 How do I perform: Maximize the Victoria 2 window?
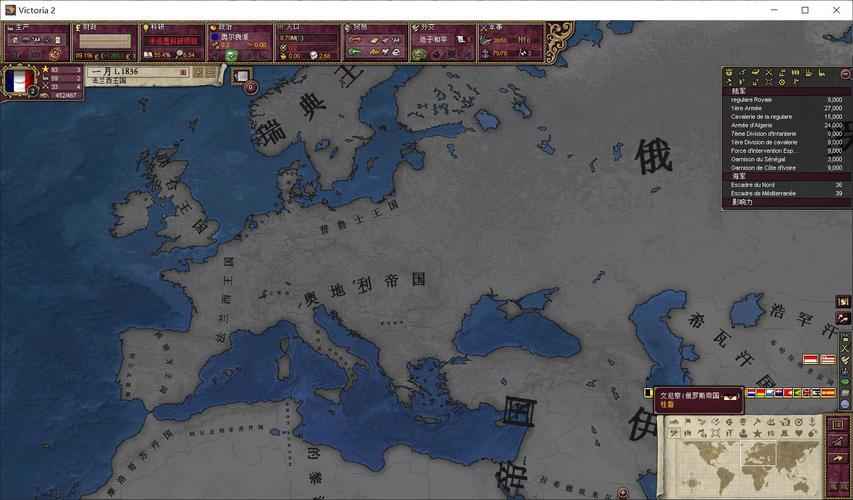pyautogui.click(x=805, y=10)
